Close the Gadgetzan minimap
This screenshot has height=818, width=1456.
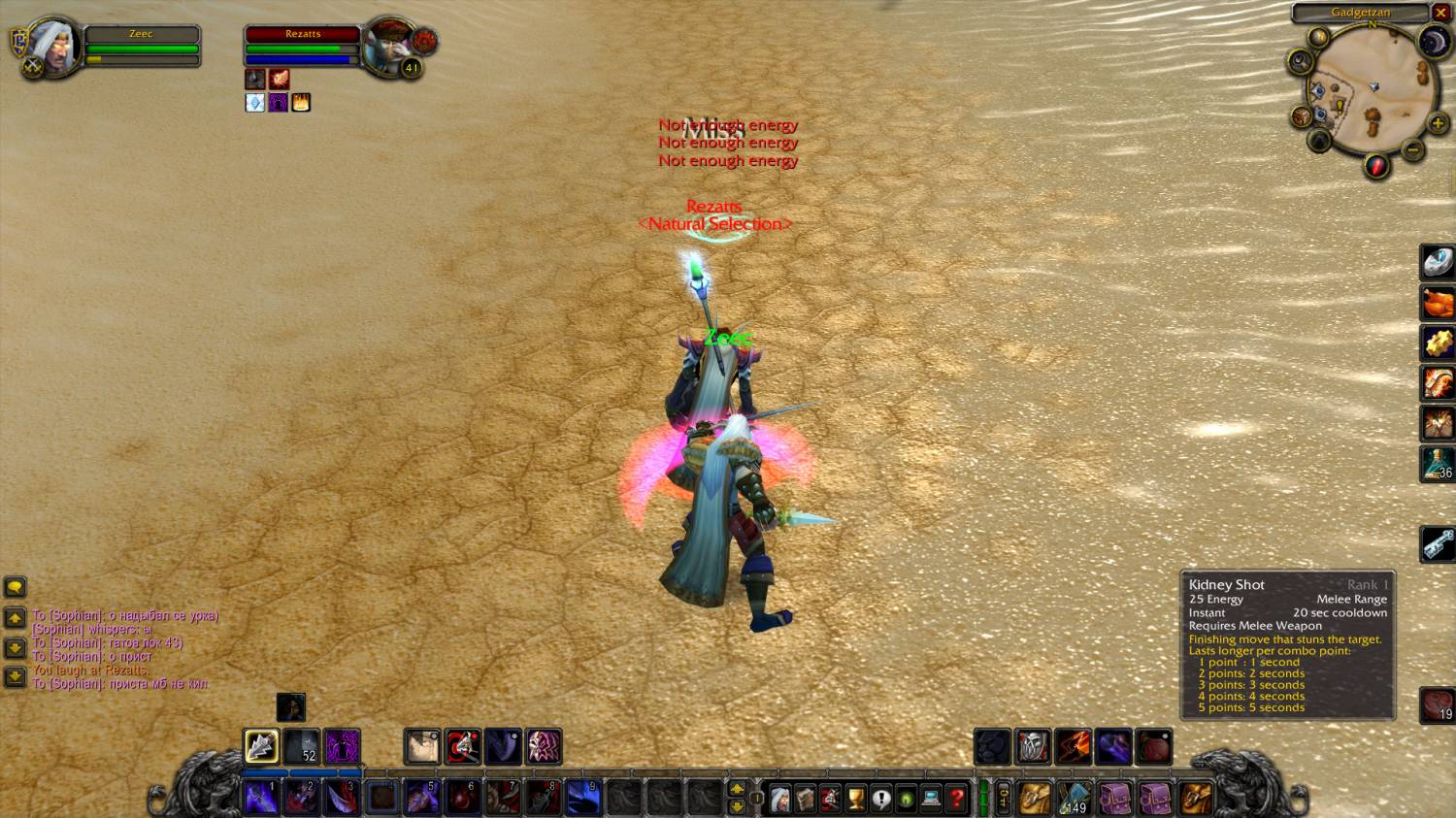click(1440, 13)
